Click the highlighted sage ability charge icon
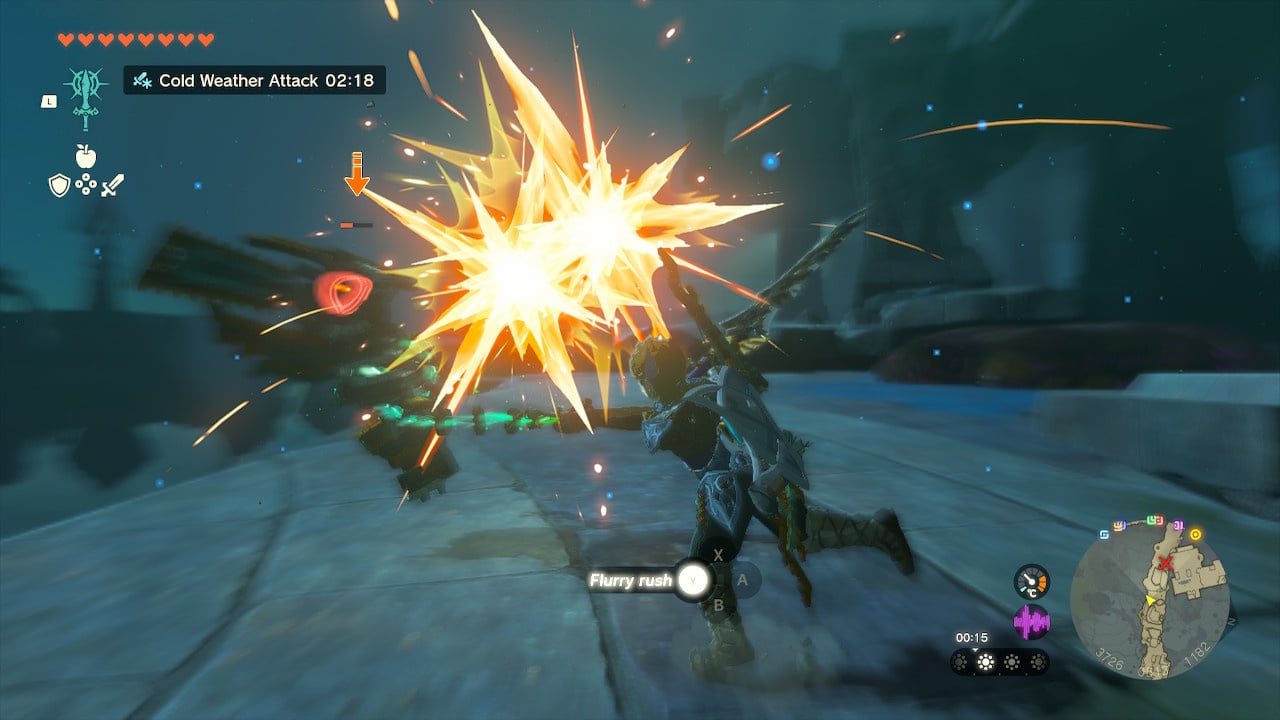This screenshot has width=1280, height=720. pos(987,662)
